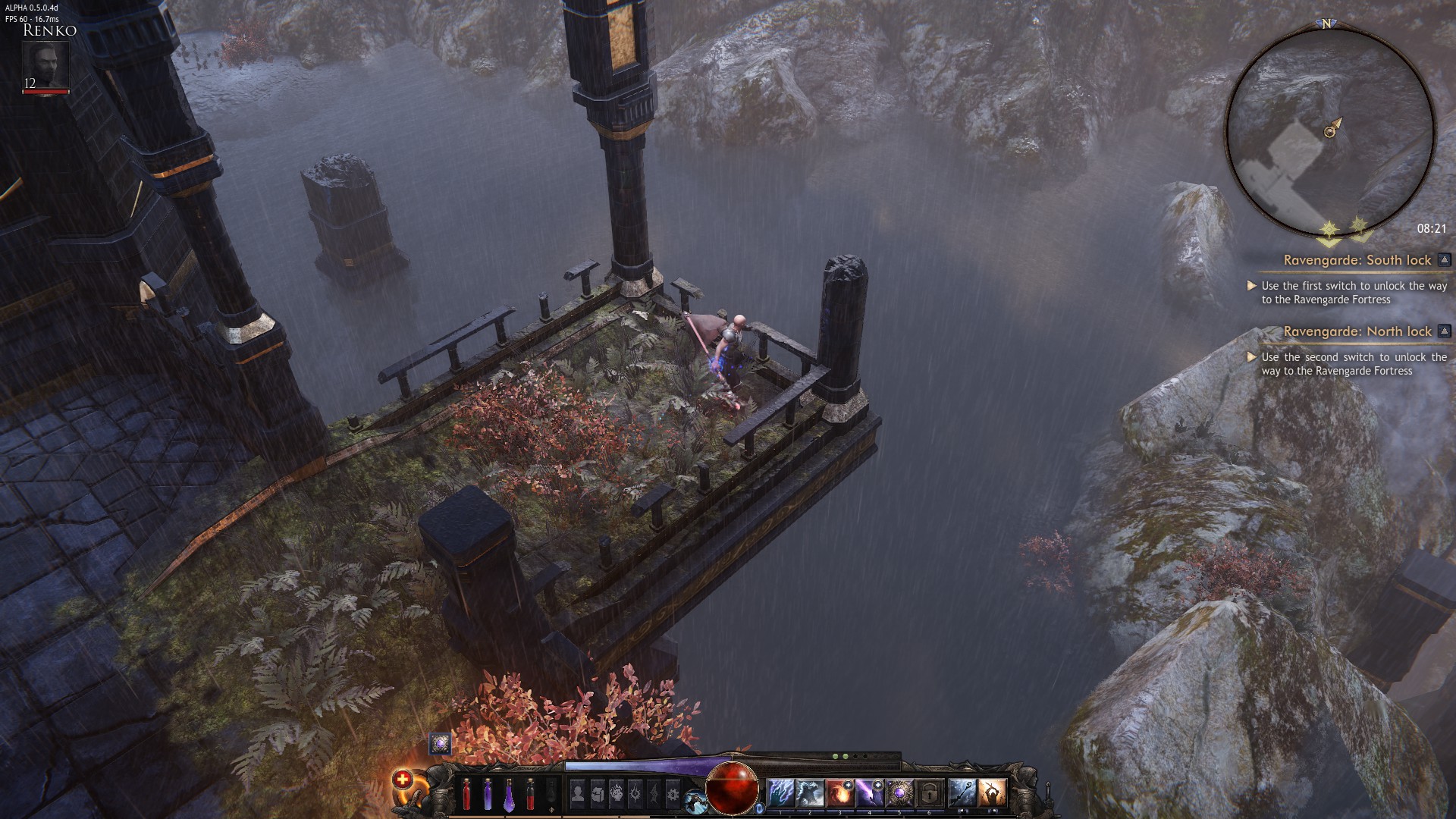Open the gear-shaped settings menu button
Viewport: 1456px width, 819px height.
click(x=673, y=793)
